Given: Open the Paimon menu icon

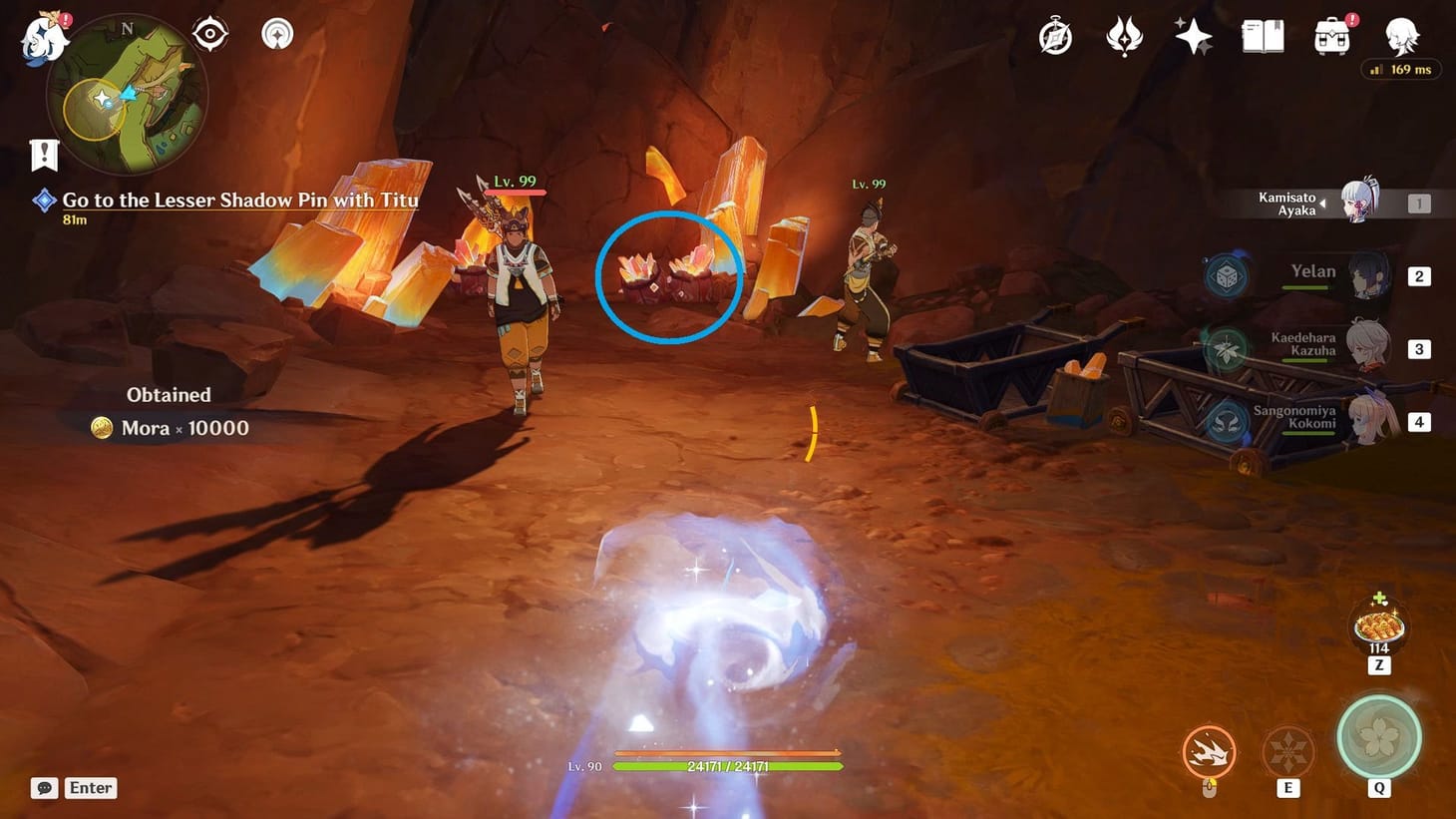Looking at the screenshot, I should (x=40, y=40).
